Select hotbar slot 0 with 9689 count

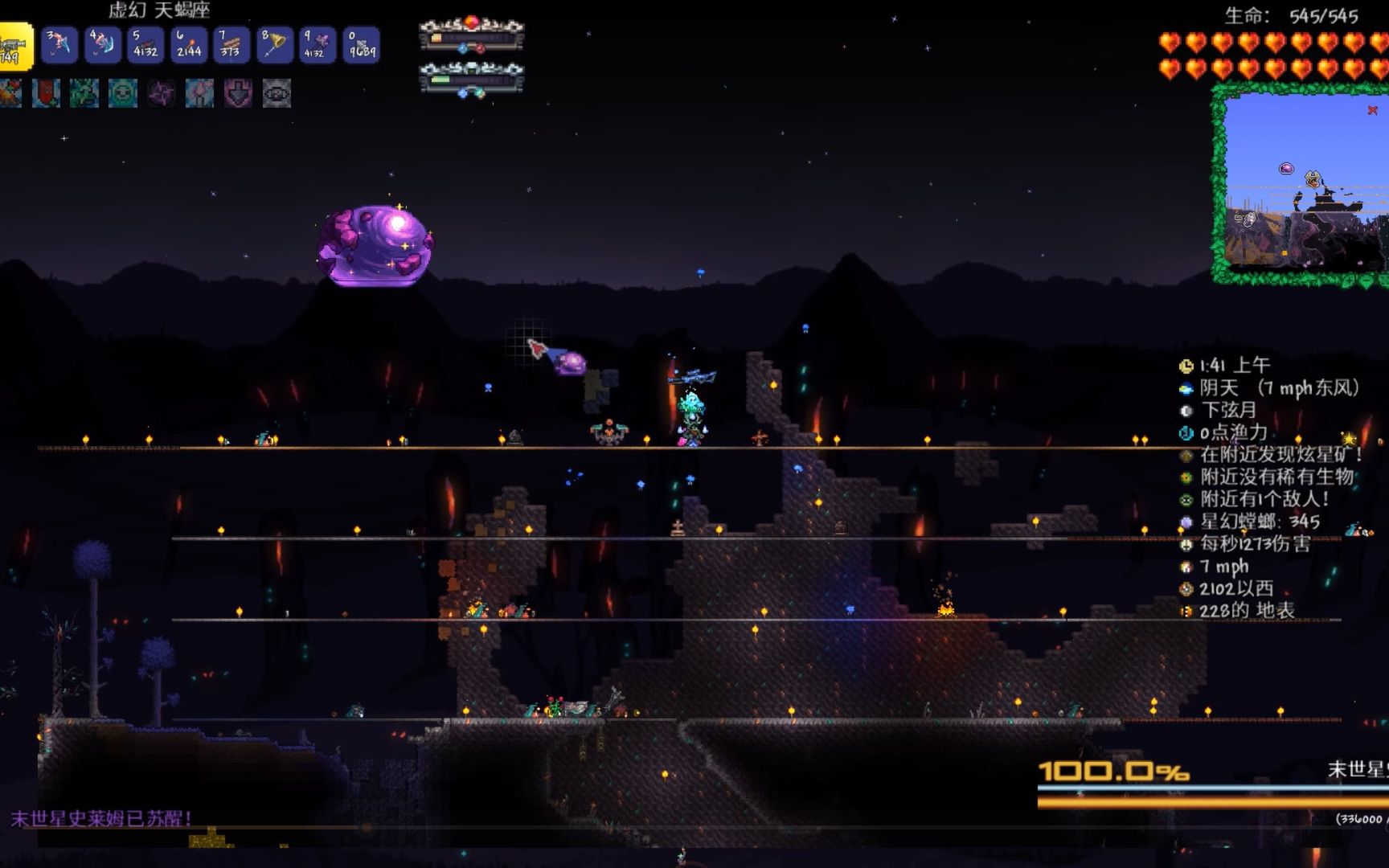point(361,45)
